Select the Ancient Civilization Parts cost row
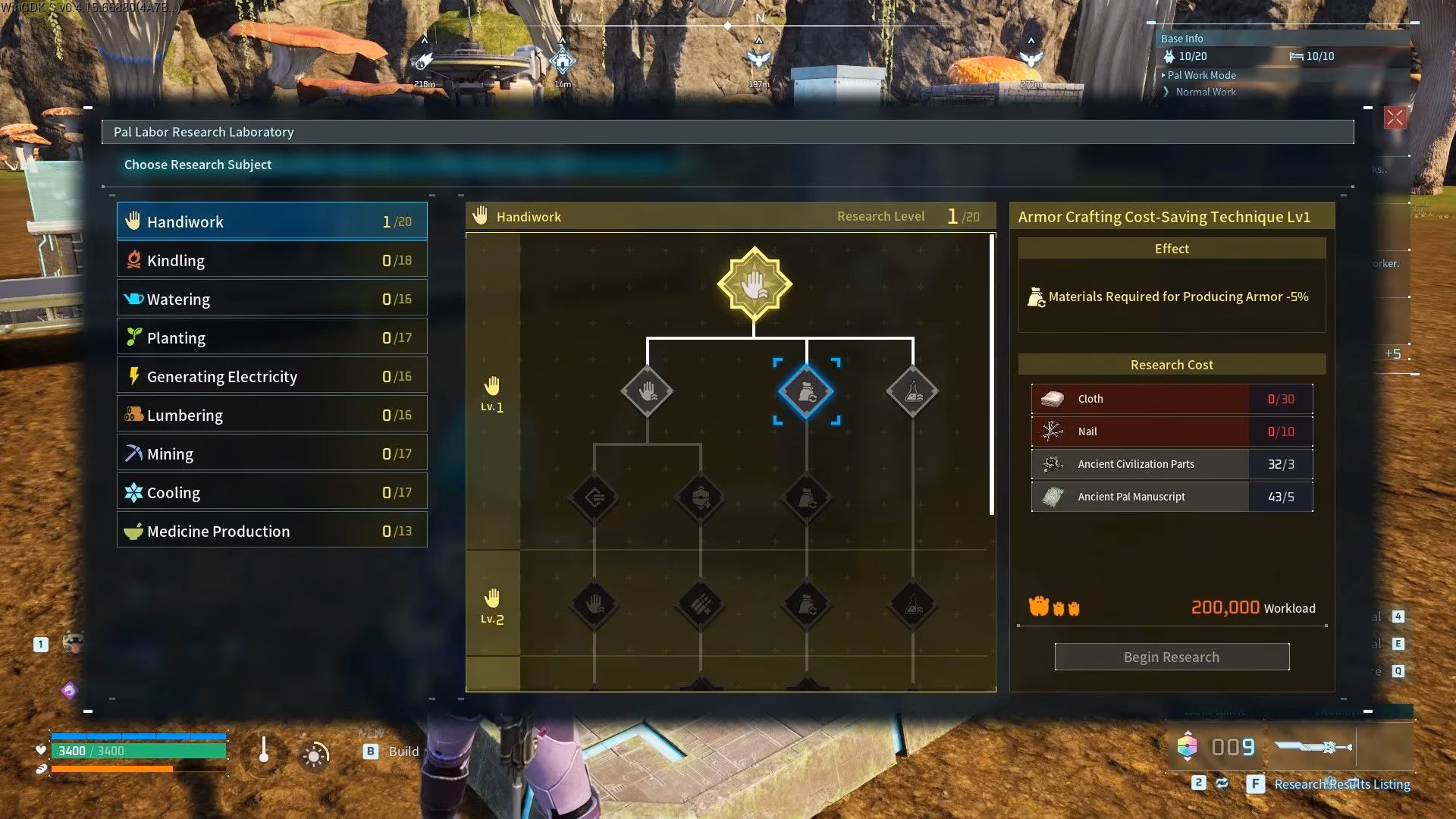The width and height of the screenshot is (1456, 819). pyautogui.click(x=1172, y=464)
